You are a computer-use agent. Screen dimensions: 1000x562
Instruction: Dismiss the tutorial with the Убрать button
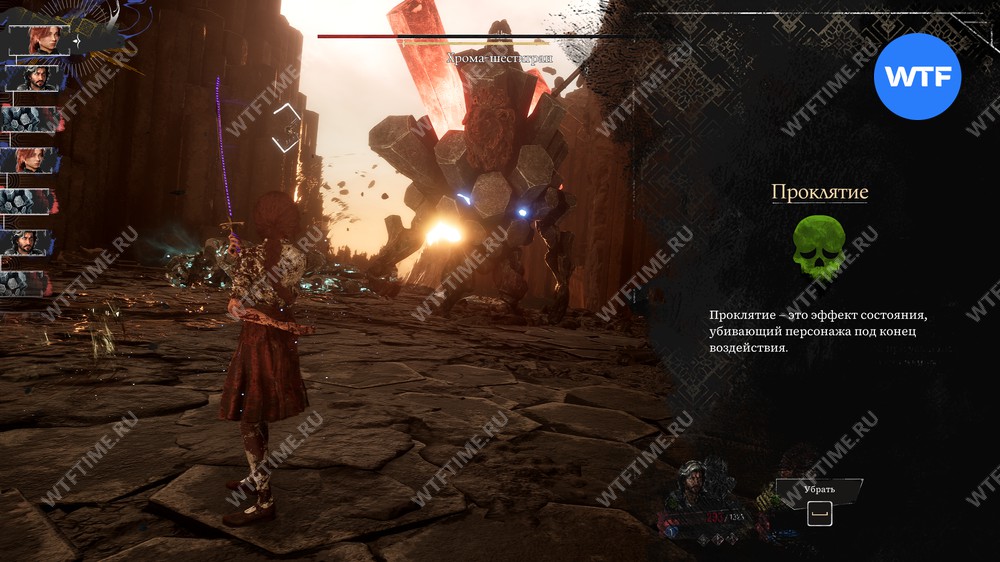pos(819,491)
